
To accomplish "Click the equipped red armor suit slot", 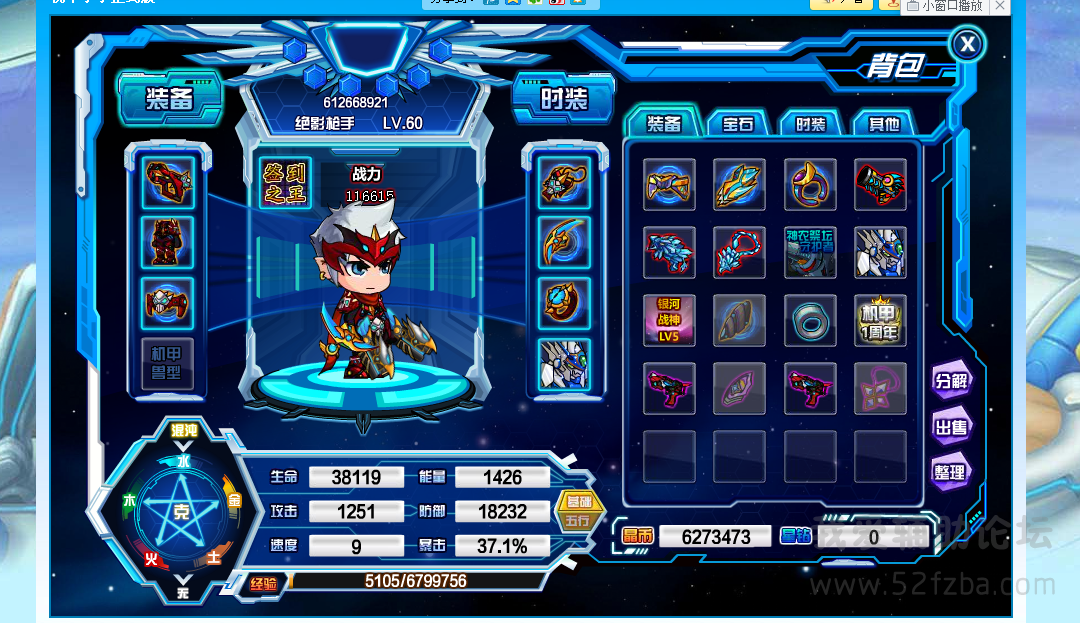I will [167, 242].
